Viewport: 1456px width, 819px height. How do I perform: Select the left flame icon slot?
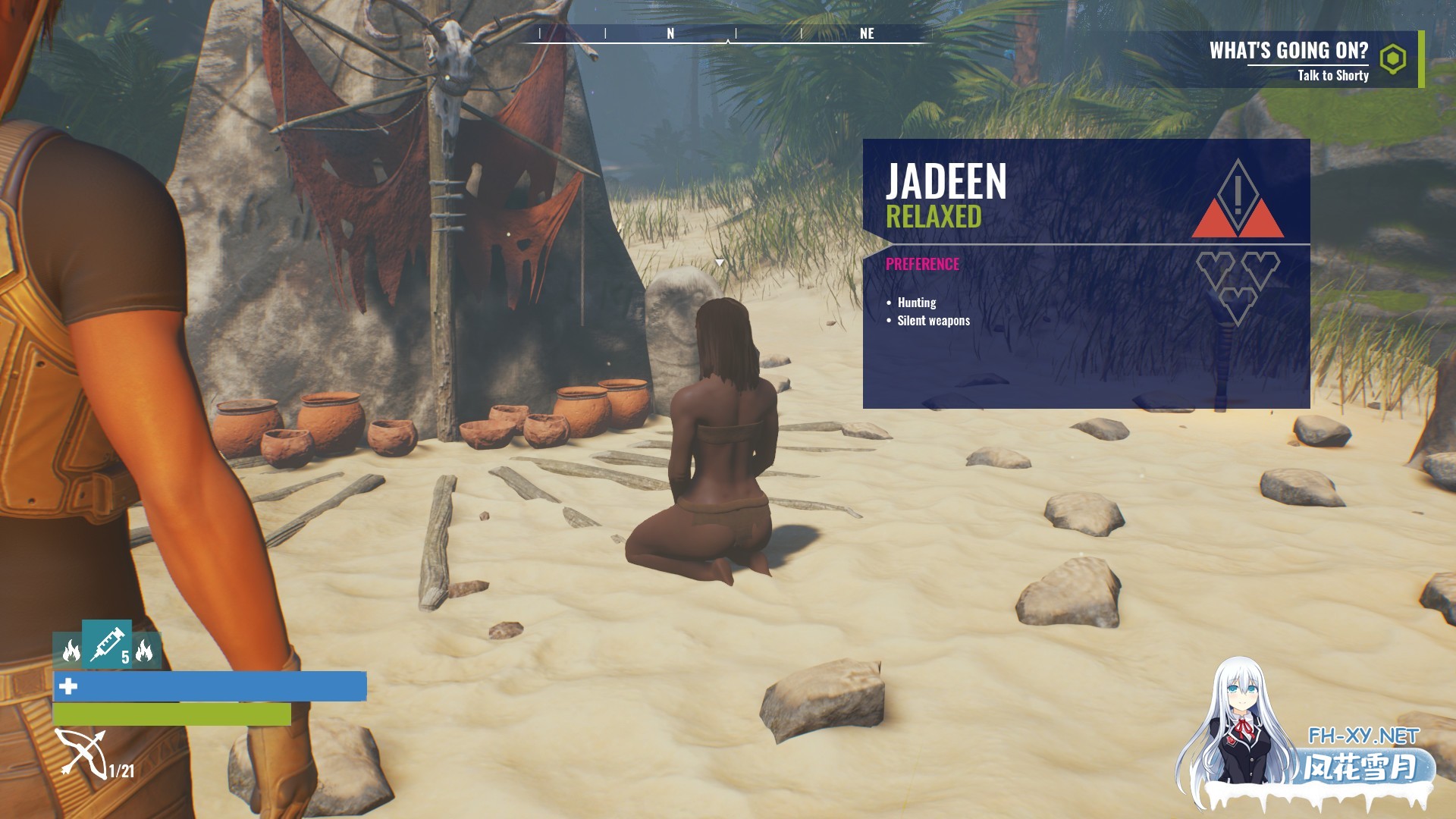click(70, 651)
